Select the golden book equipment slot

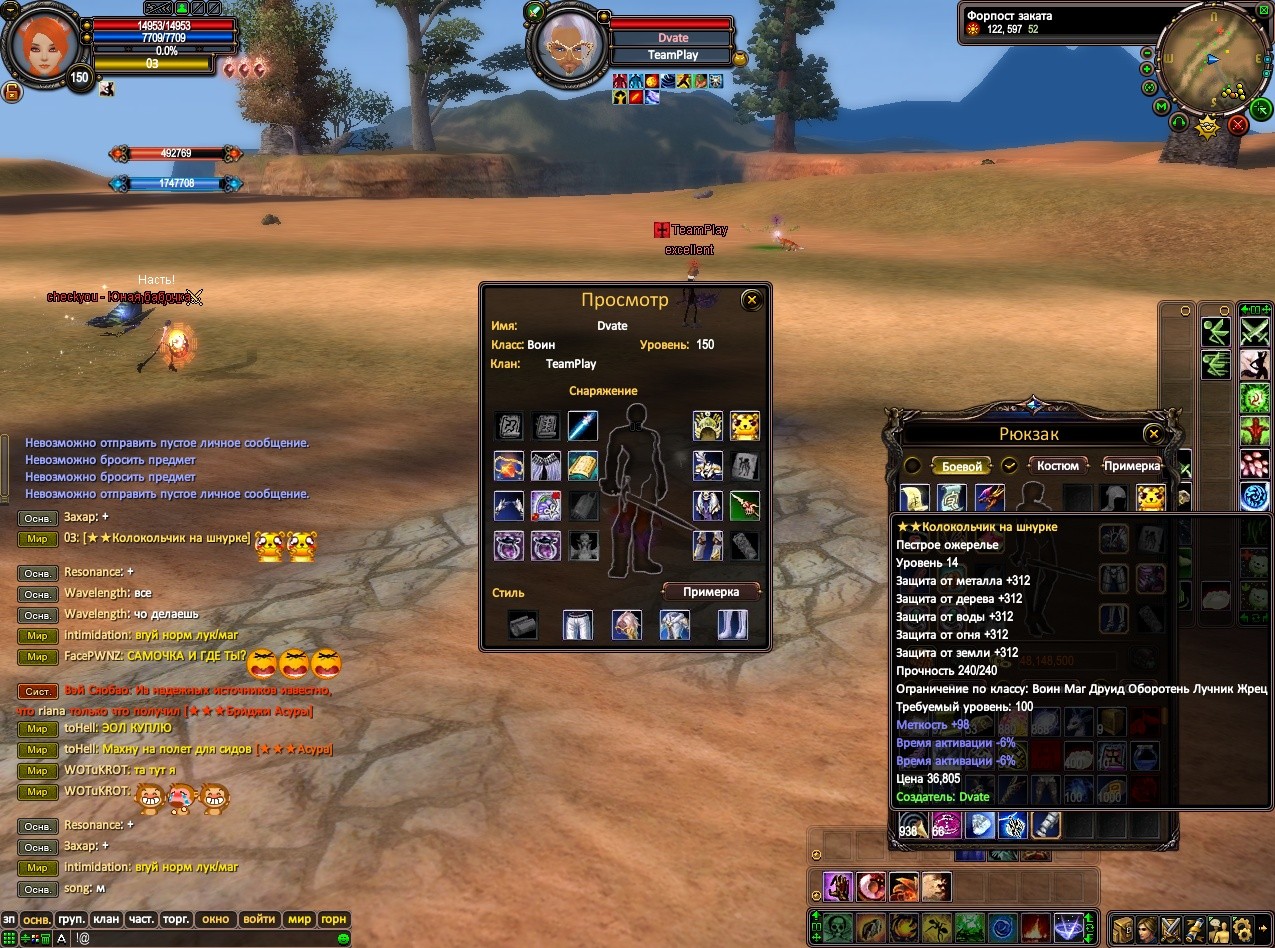583,466
